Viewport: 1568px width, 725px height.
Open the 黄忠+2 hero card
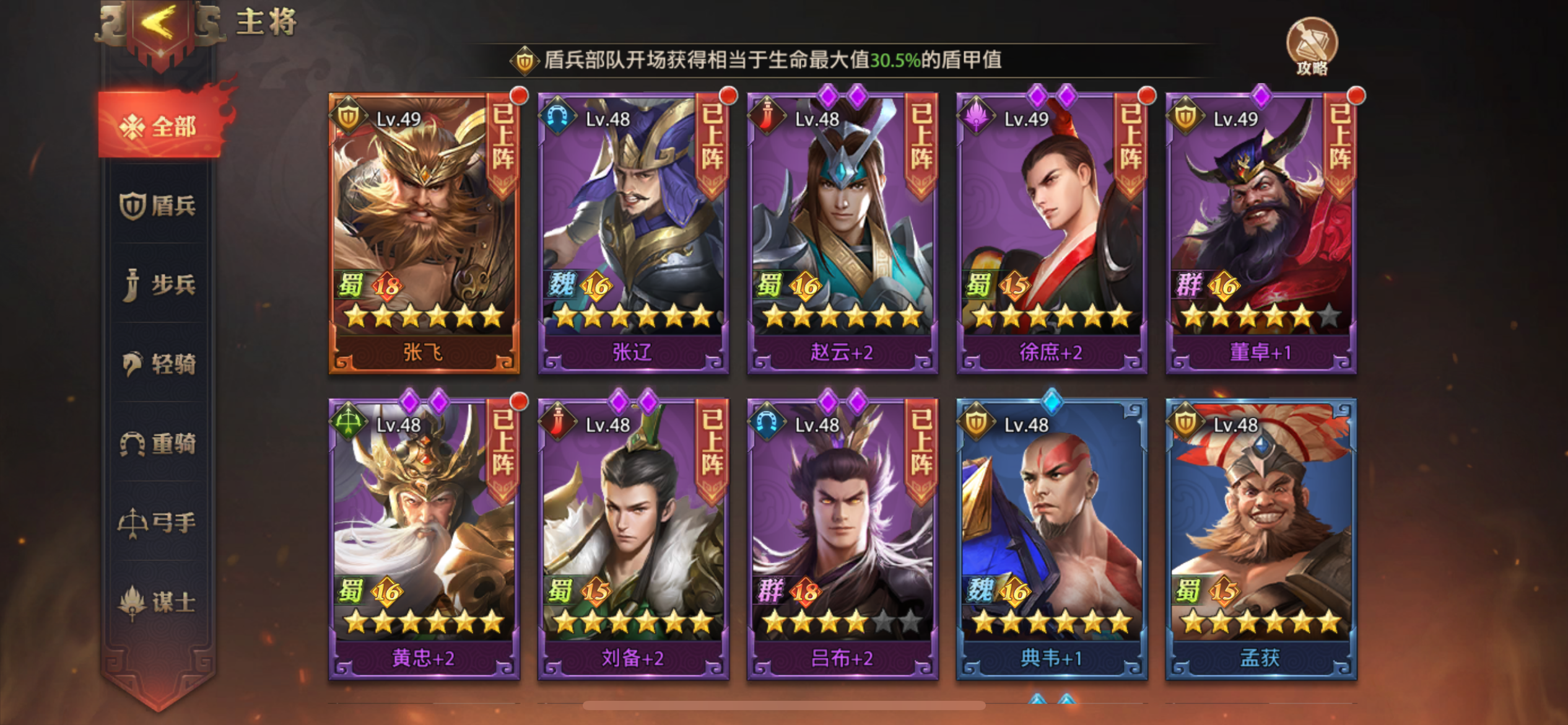tap(424, 539)
